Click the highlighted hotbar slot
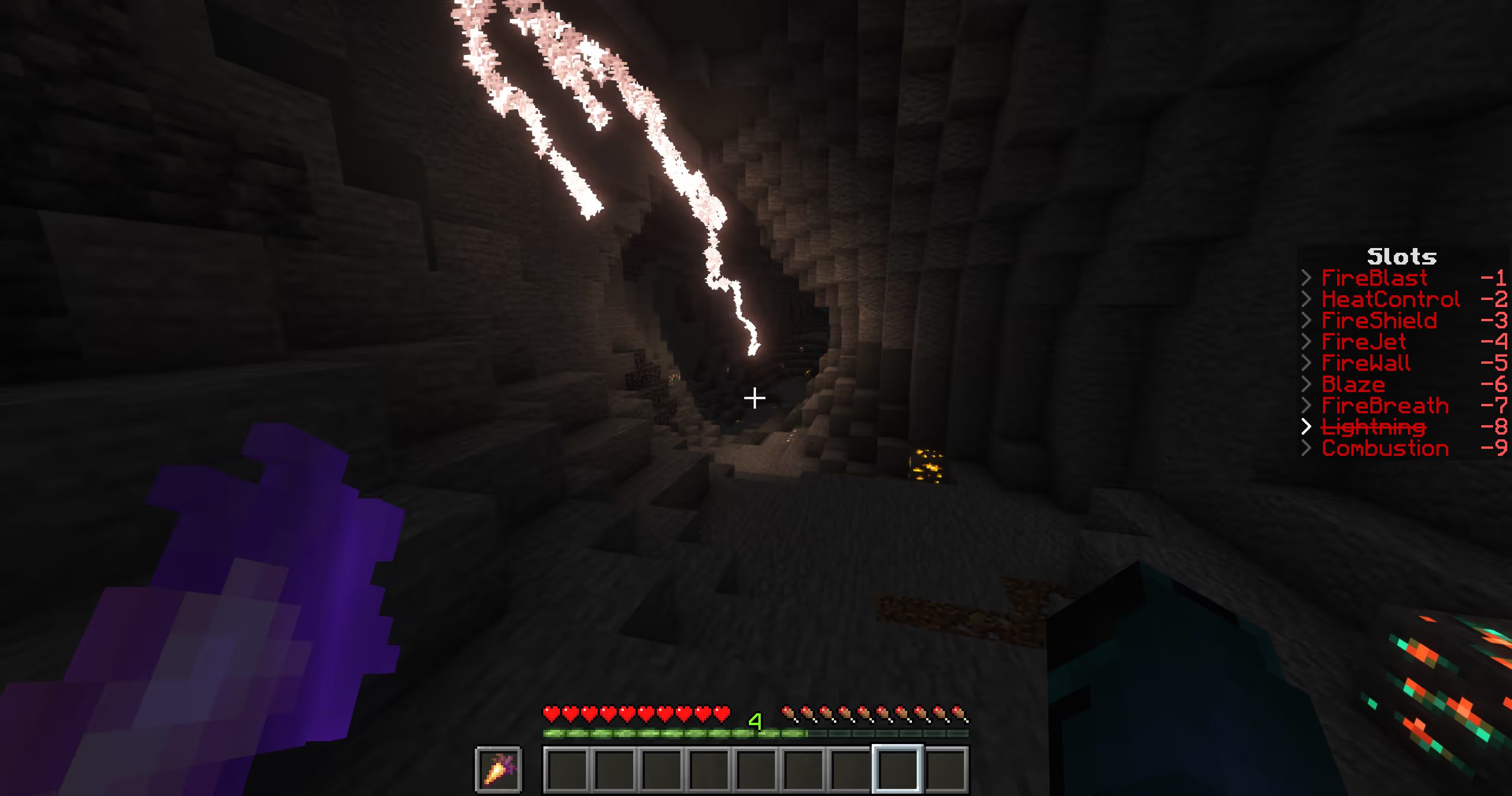 point(897,769)
